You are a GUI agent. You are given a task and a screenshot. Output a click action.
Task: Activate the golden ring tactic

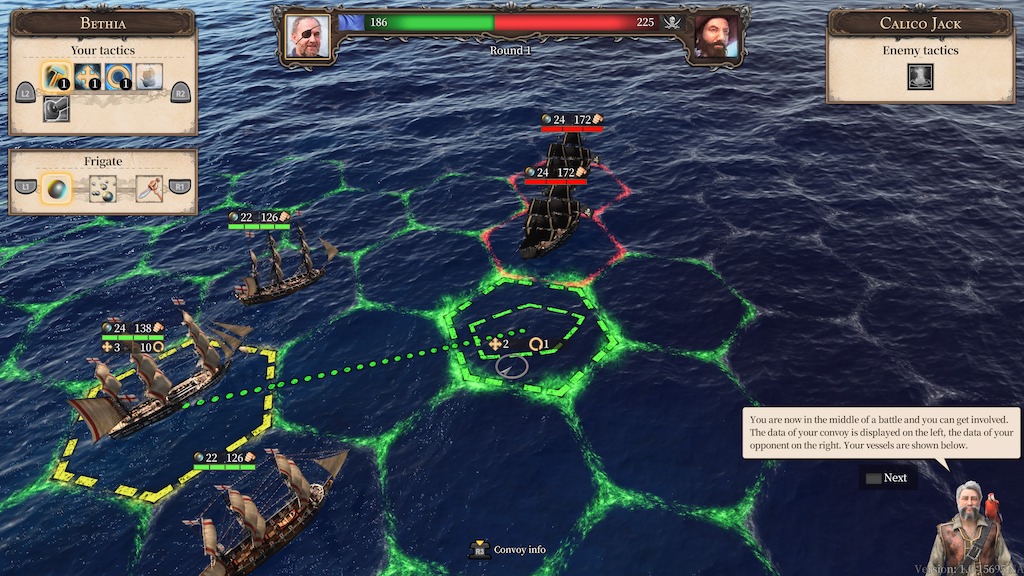(119, 76)
